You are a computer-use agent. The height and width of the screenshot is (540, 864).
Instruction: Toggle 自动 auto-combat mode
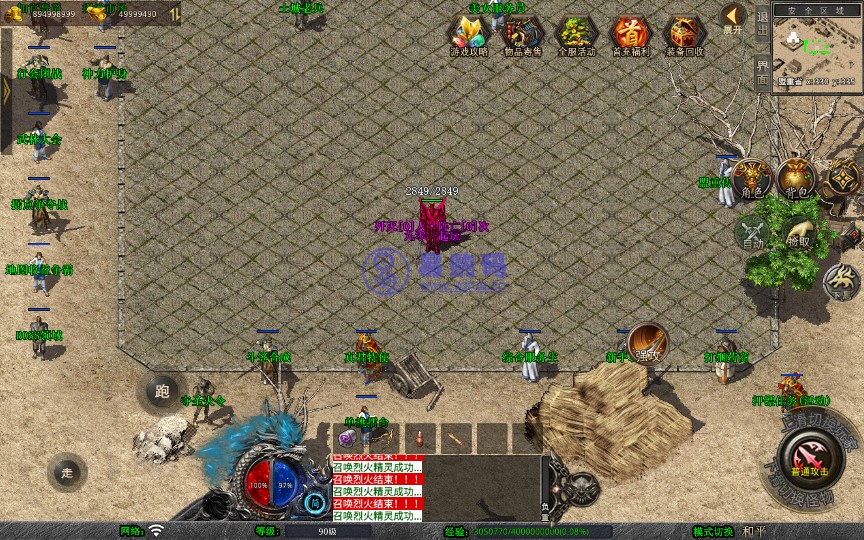tap(752, 233)
